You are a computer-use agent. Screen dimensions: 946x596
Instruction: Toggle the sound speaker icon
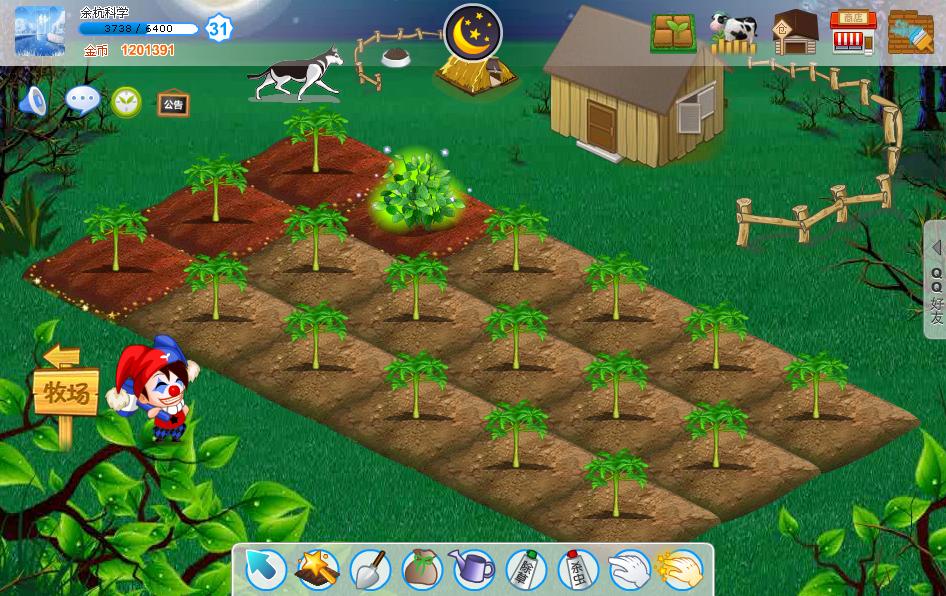[33, 100]
